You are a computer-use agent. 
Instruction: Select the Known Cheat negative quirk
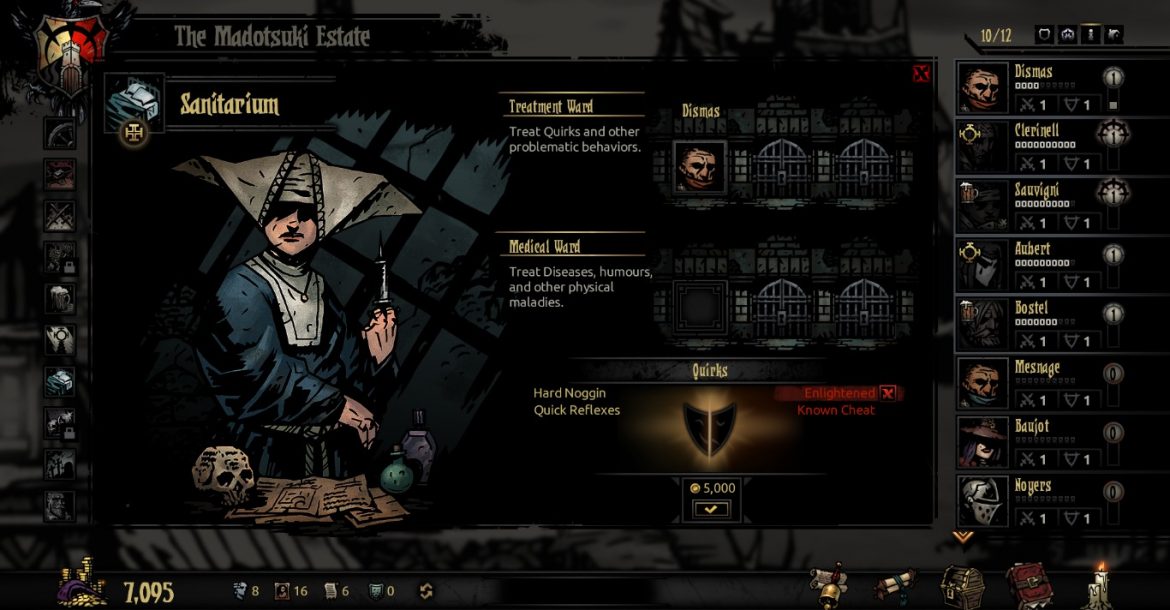(836, 410)
